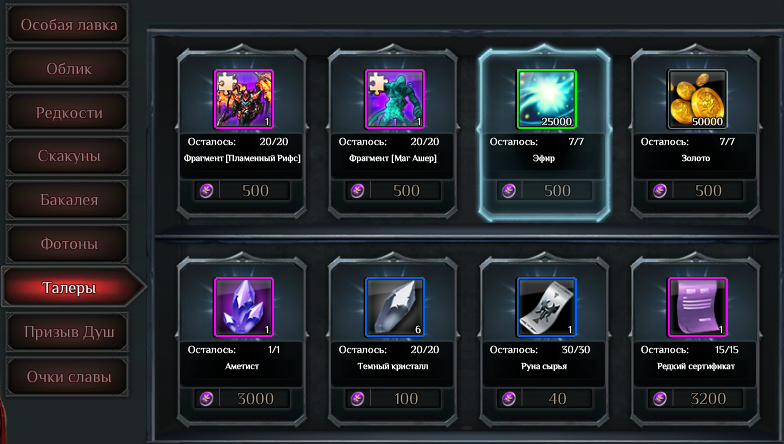This screenshot has height=444, width=784.
Task: Buy Эфир using the 500 price button
Action: 545,190
